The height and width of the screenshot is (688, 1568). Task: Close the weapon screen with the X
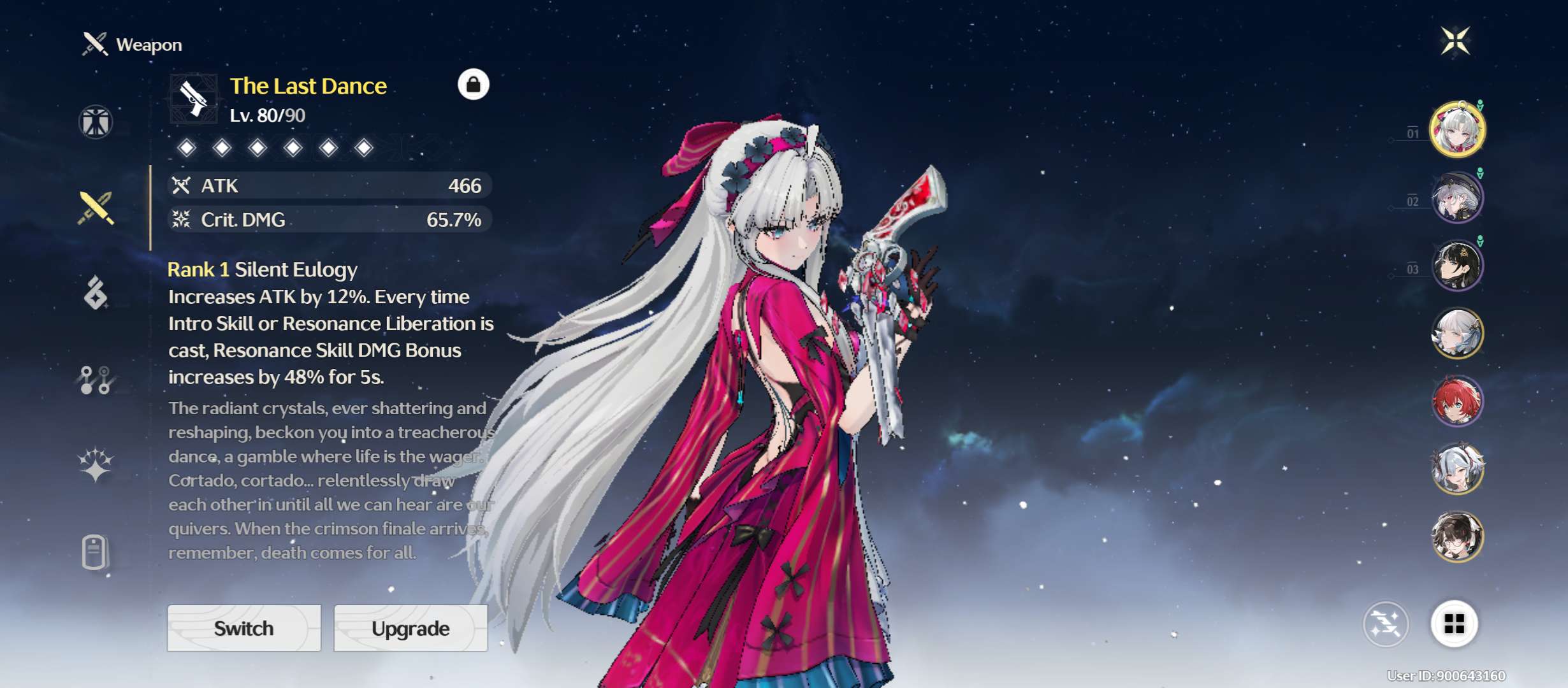click(x=1456, y=41)
